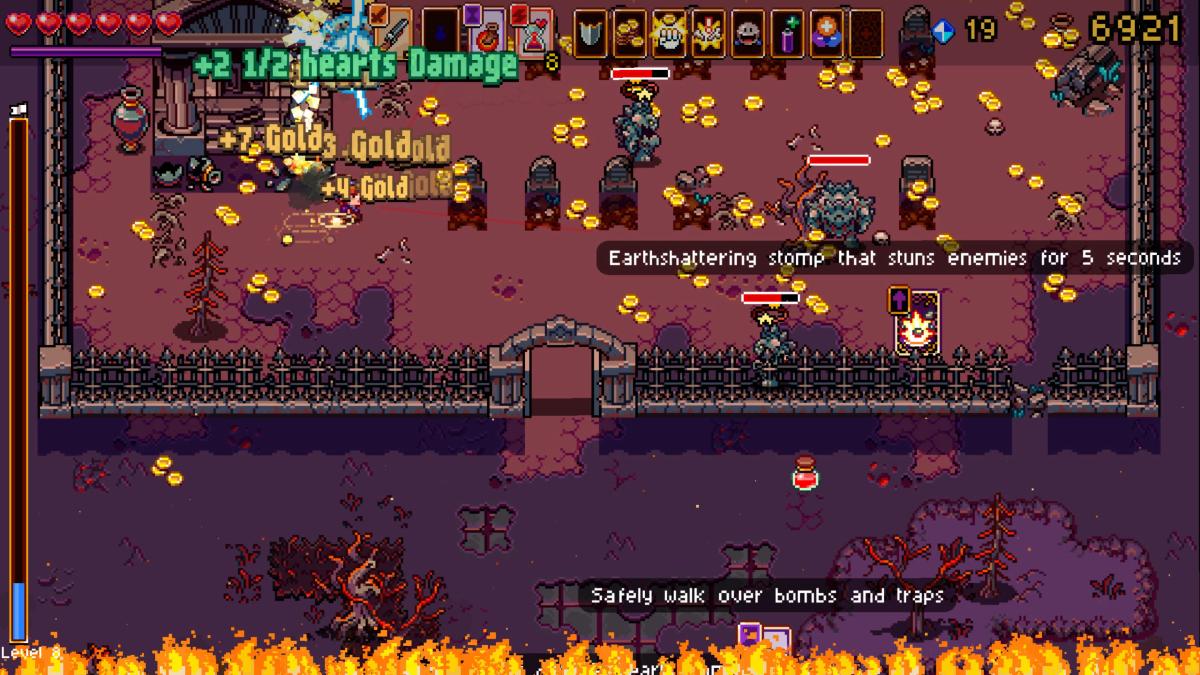Screen dimensions: 1200x675
Task: Use the red potion card
Action: click(x=488, y=30)
